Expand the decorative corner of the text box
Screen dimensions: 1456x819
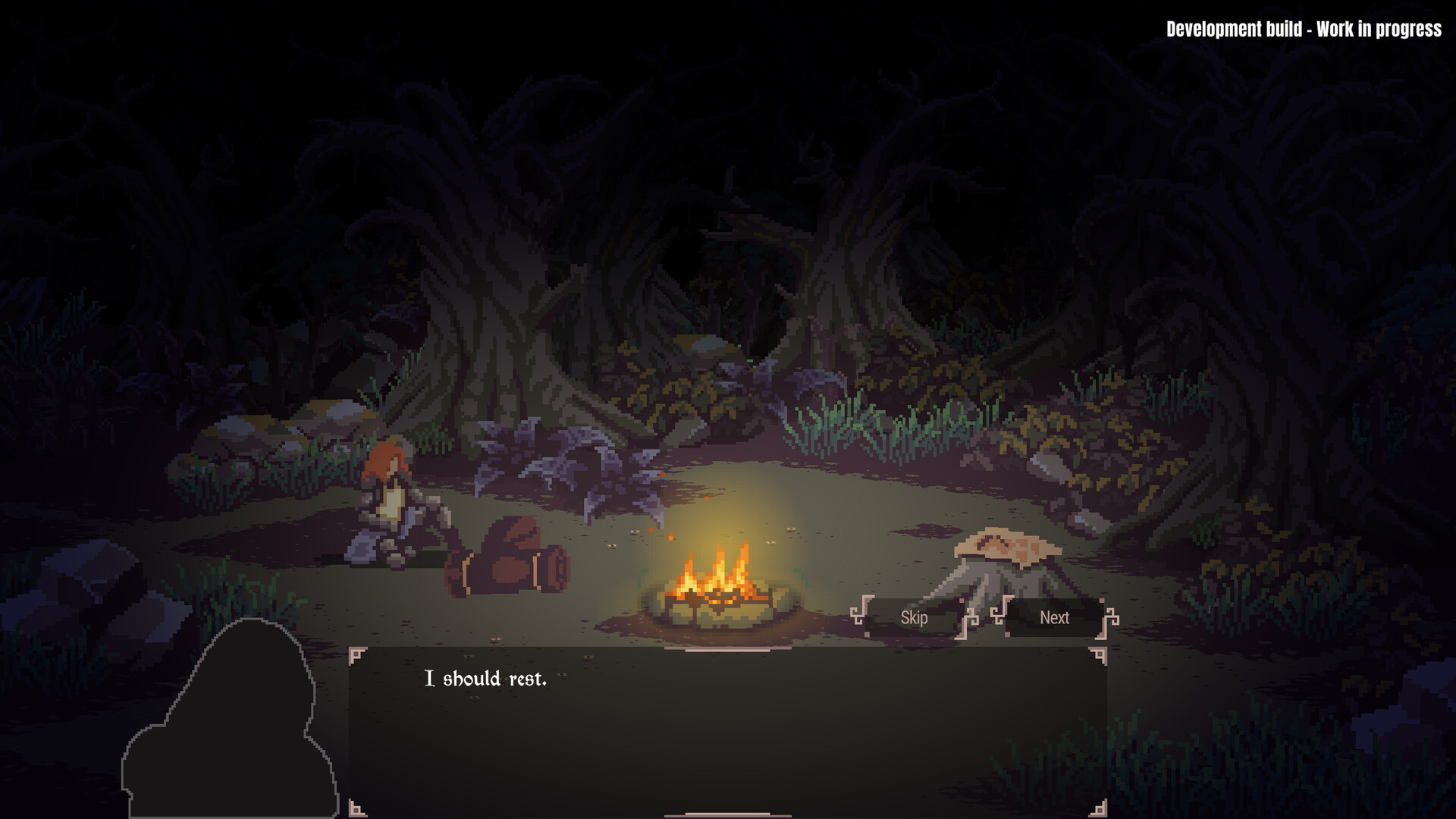click(356, 654)
